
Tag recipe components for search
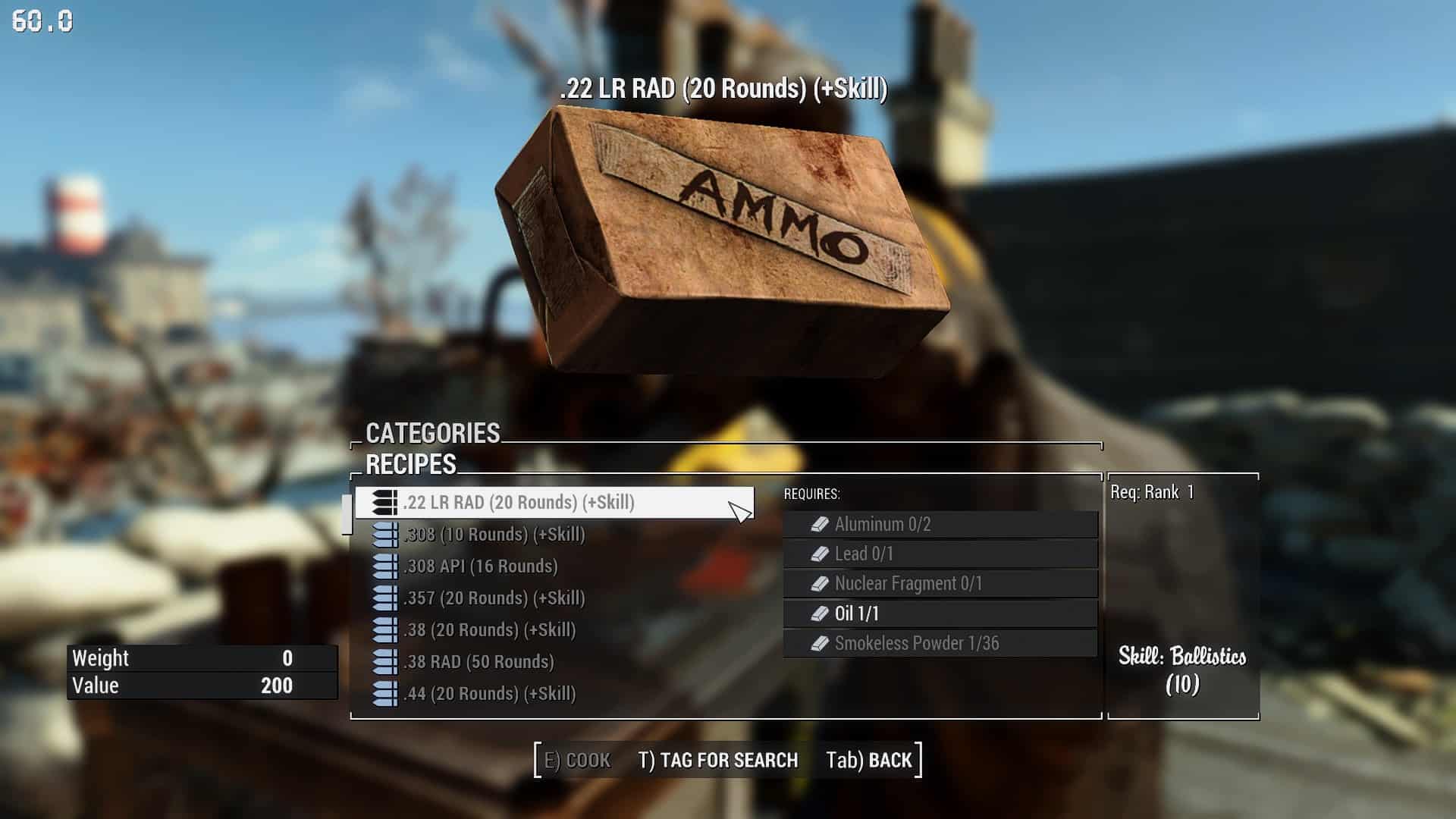717,761
